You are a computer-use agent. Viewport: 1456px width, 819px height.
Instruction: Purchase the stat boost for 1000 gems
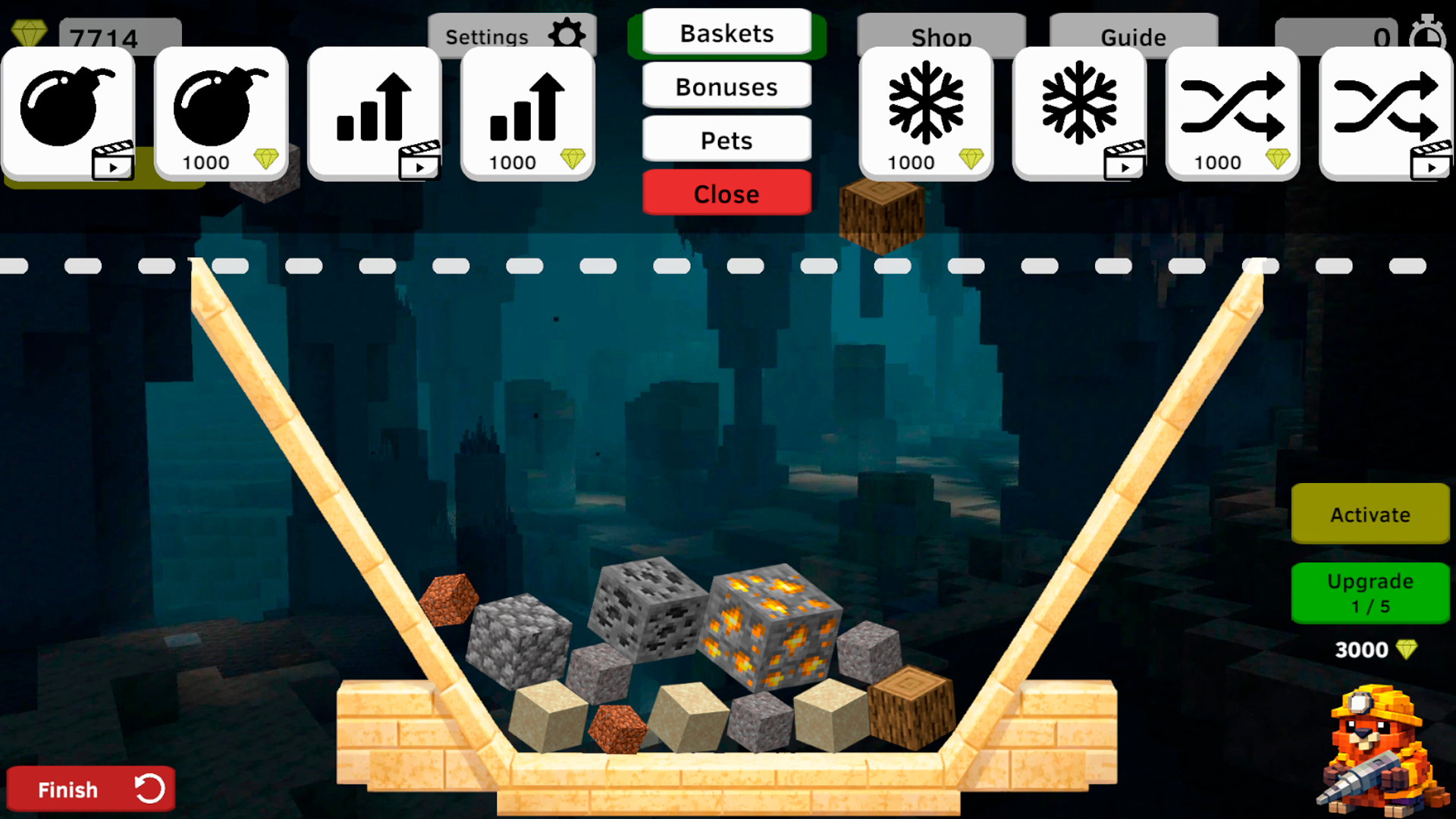tap(528, 114)
